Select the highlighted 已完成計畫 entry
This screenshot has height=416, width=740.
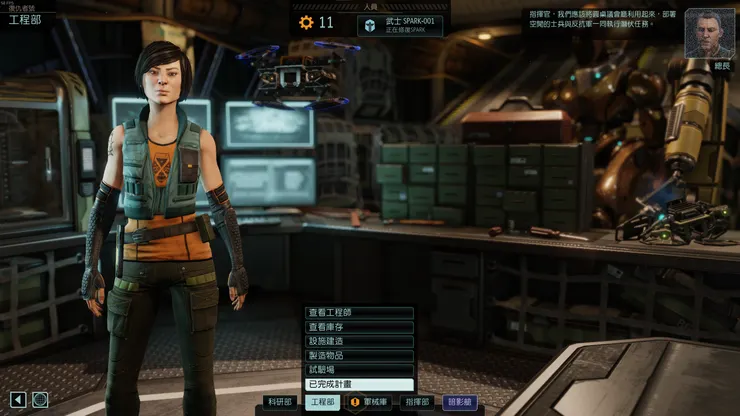point(359,384)
